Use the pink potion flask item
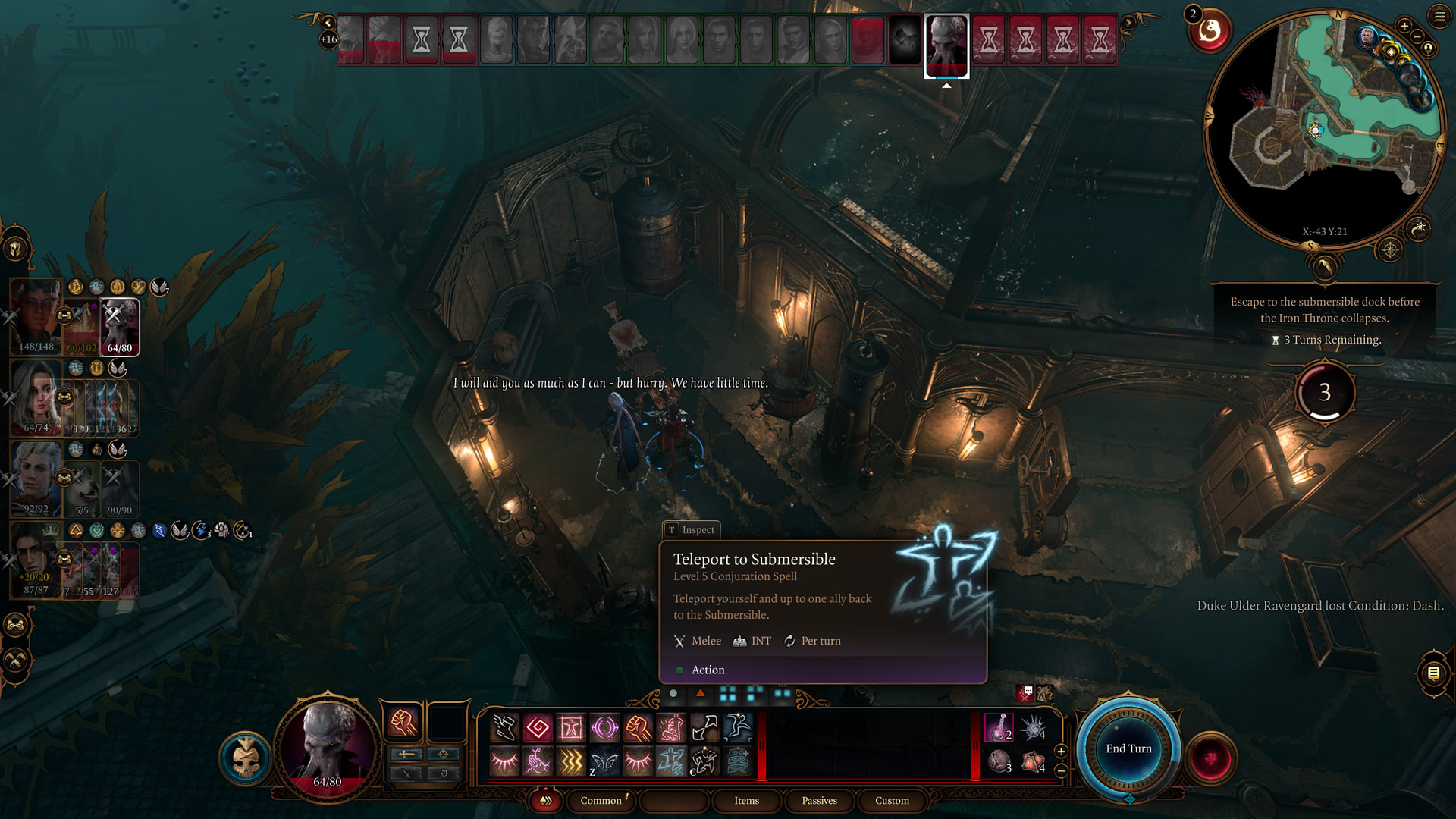This screenshot has width=1456, height=819. coord(998,727)
